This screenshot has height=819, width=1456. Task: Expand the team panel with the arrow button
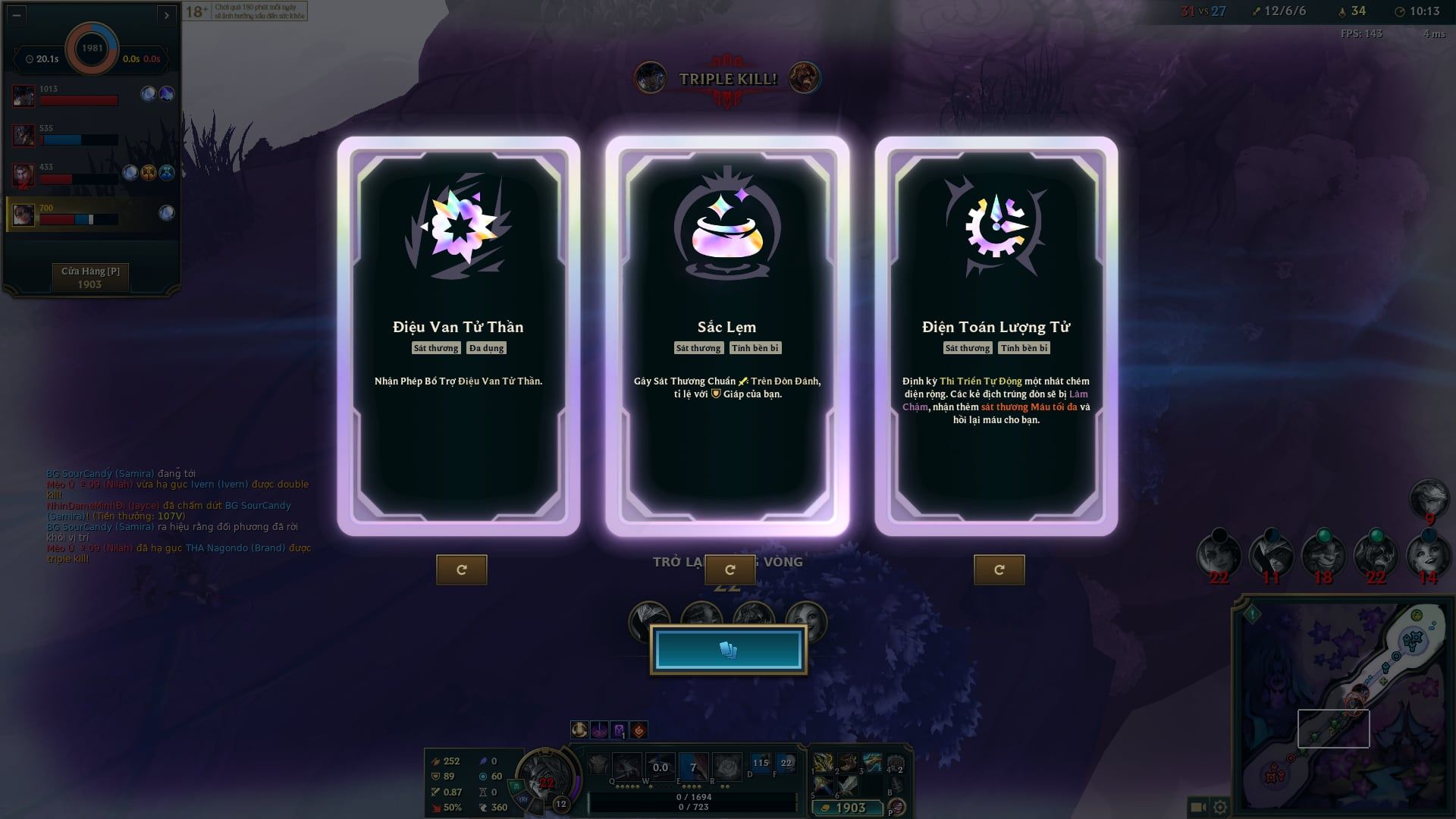point(167,14)
